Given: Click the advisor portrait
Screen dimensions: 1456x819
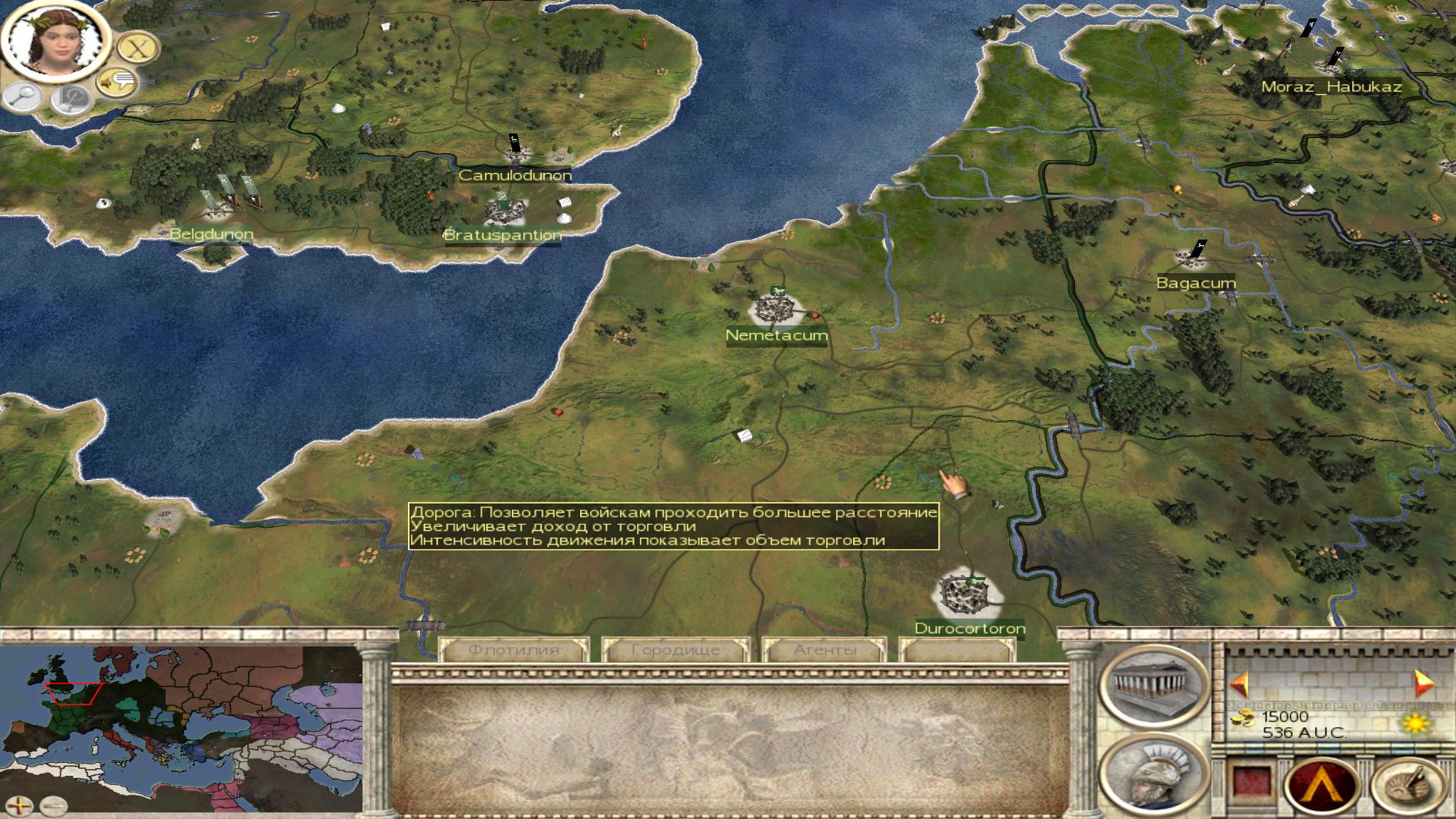Looking at the screenshot, I should pos(52,41).
